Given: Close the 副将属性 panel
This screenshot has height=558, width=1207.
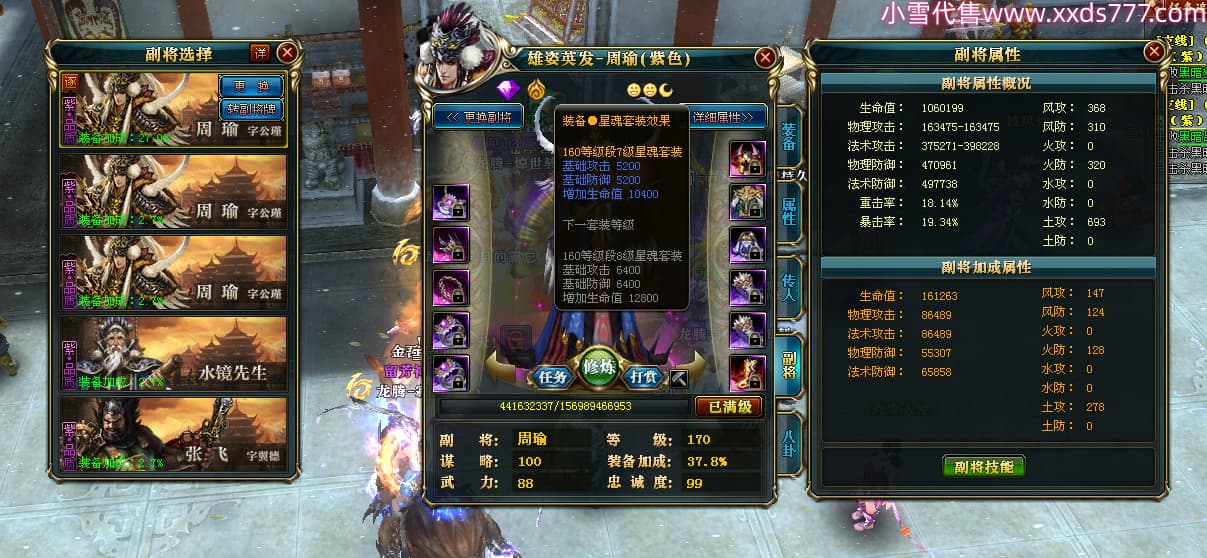Looking at the screenshot, I should pos(1155,53).
